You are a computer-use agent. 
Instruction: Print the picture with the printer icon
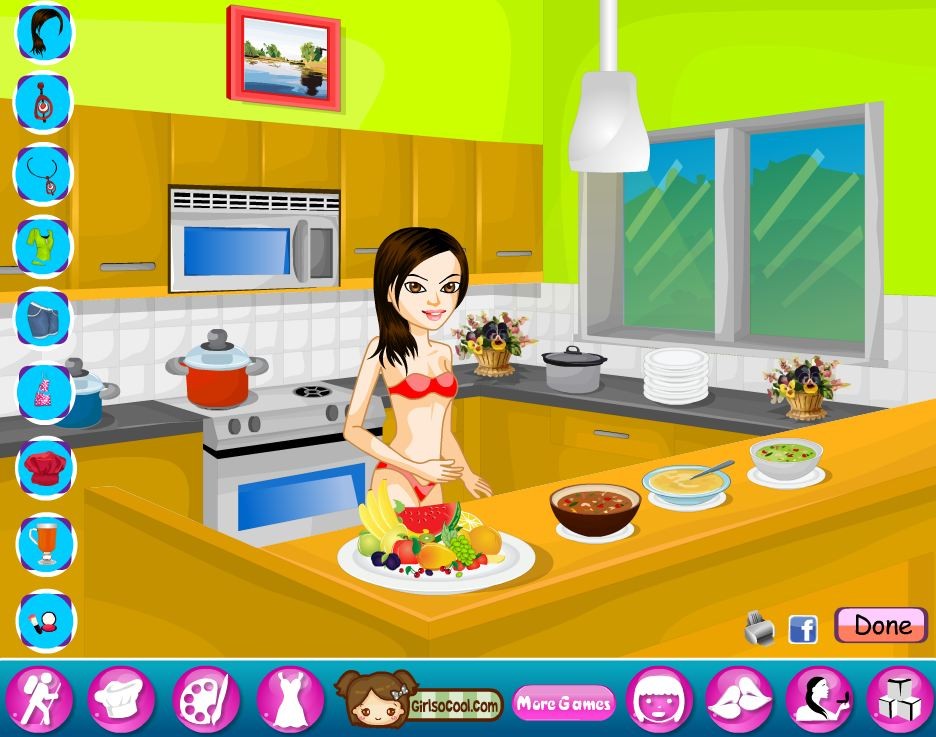click(760, 629)
